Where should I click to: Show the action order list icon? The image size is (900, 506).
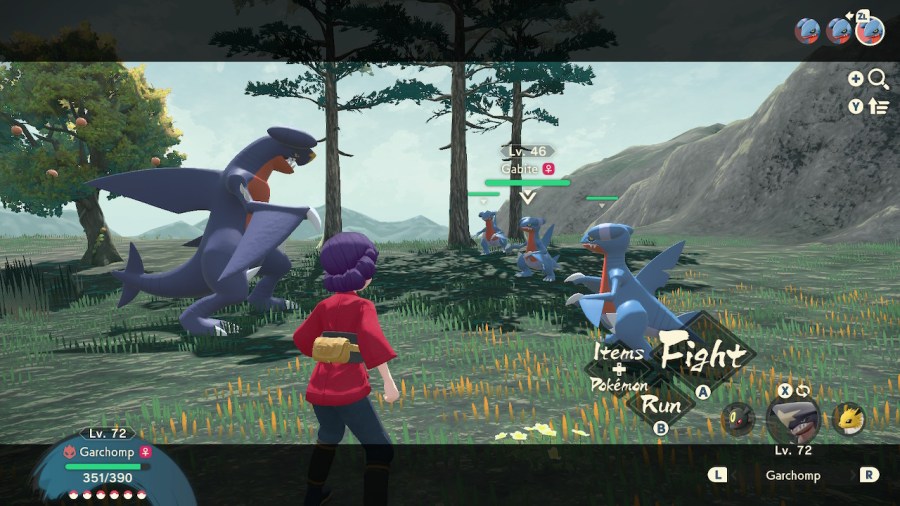(879, 106)
